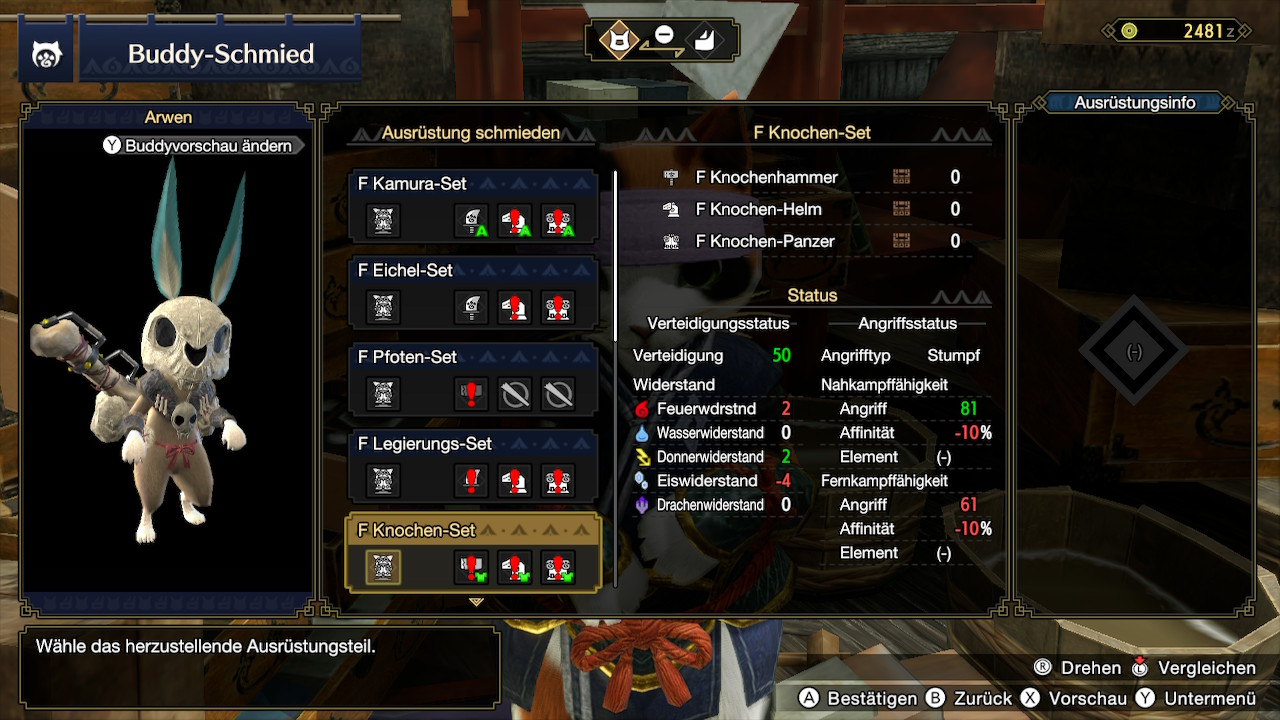Click the weapon icon in F Pfoten-Set

tap(471, 394)
